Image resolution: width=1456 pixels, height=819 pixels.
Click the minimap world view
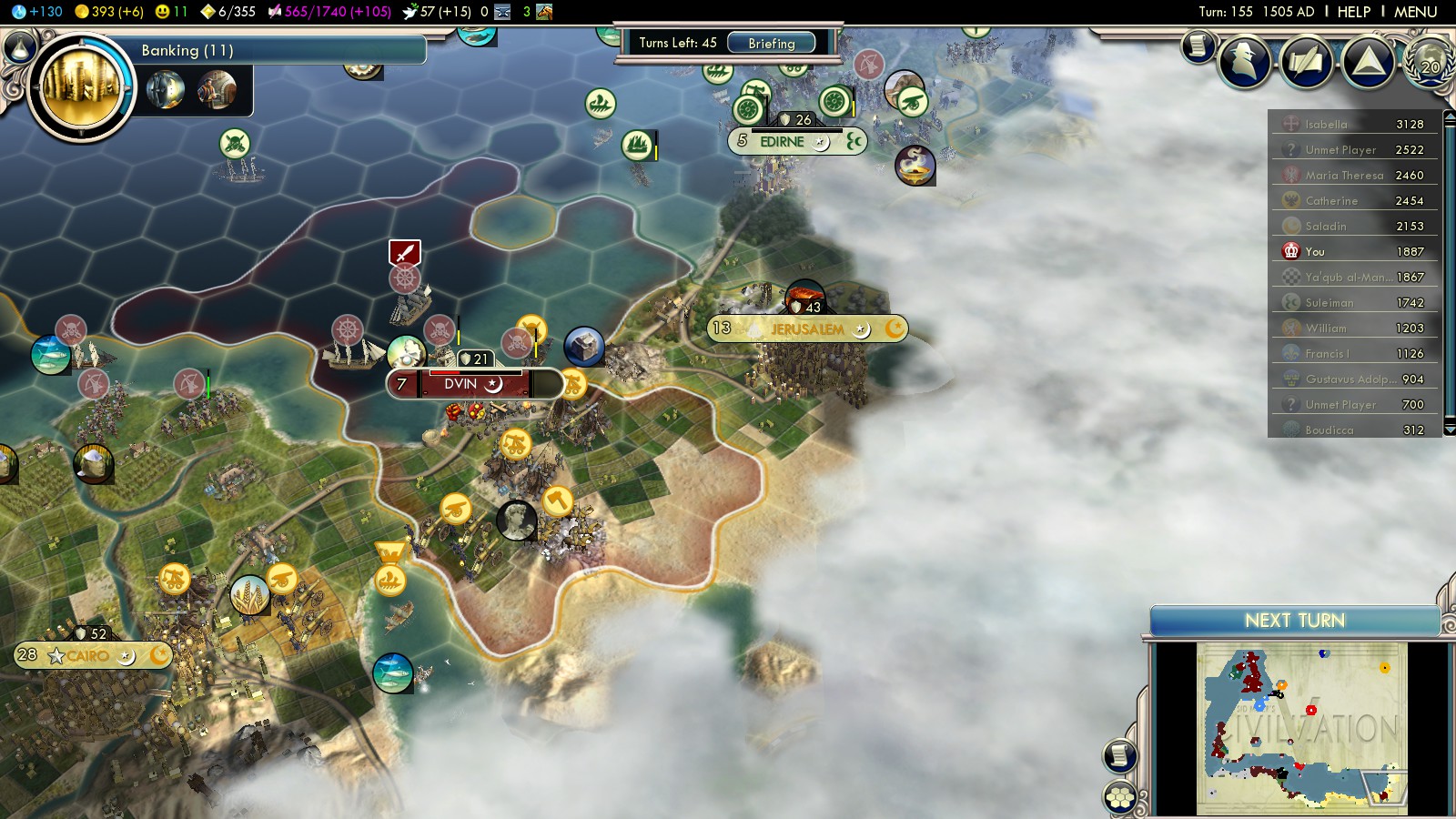1301,728
